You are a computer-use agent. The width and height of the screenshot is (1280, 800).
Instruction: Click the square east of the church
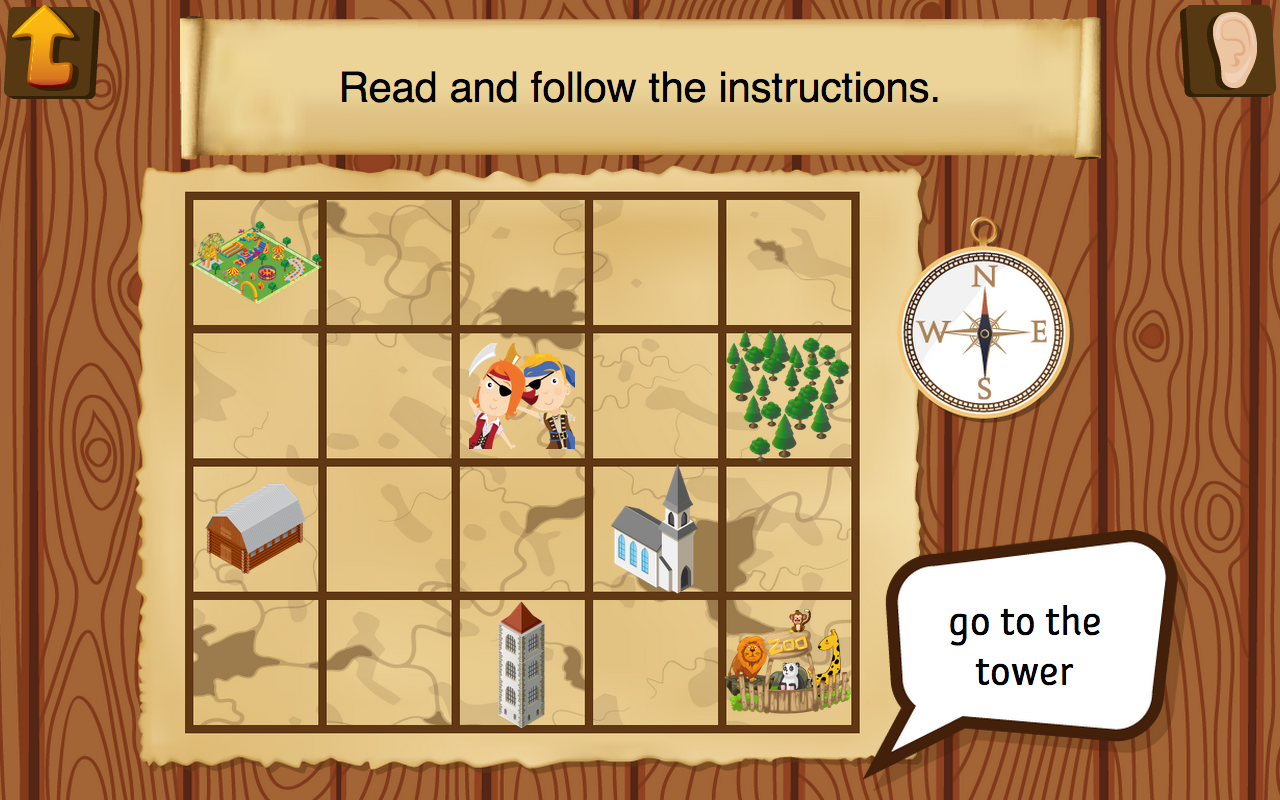(790, 530)
